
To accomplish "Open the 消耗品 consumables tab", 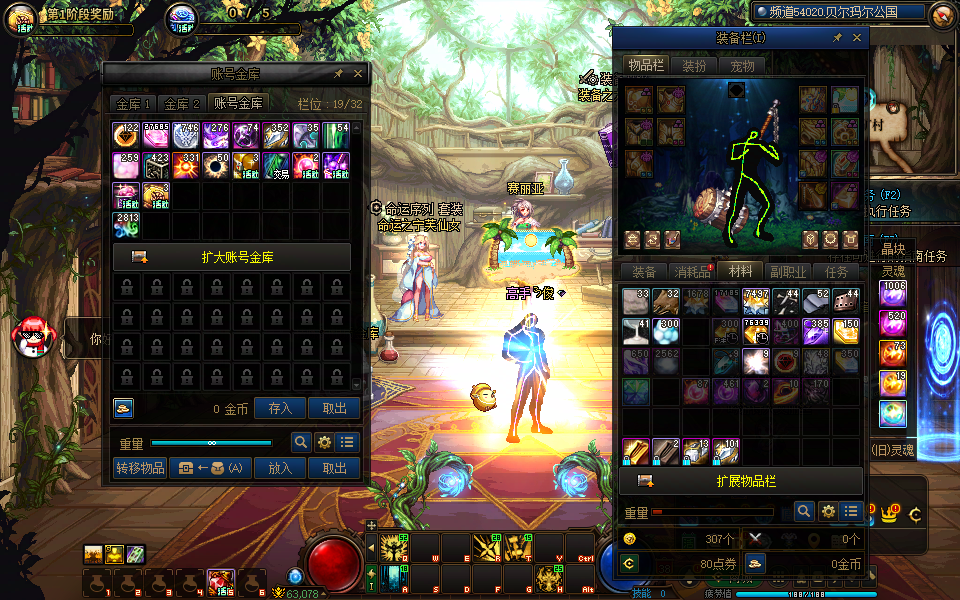I will pos(692,272).
